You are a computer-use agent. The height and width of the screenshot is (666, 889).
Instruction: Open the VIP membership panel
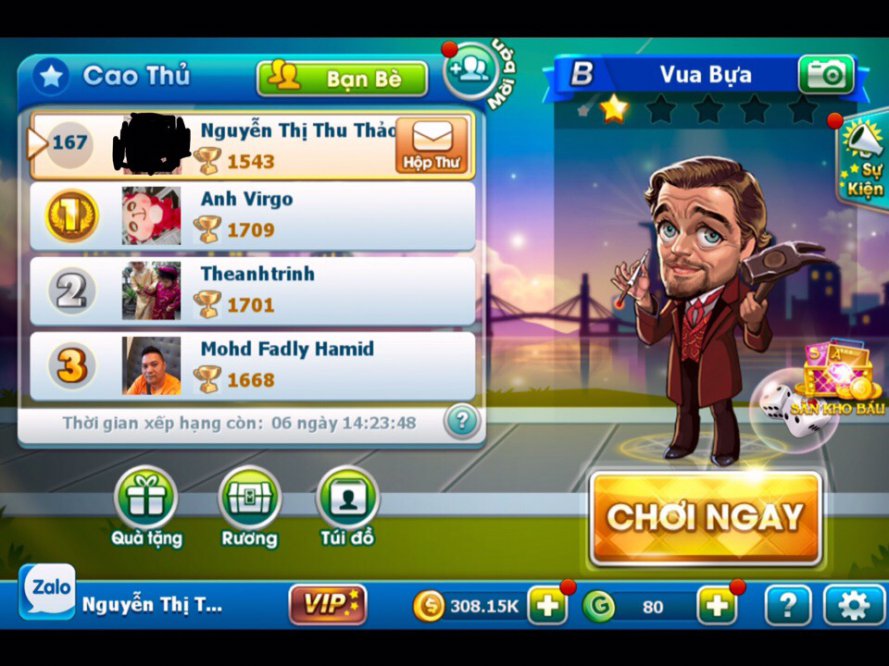327,604
